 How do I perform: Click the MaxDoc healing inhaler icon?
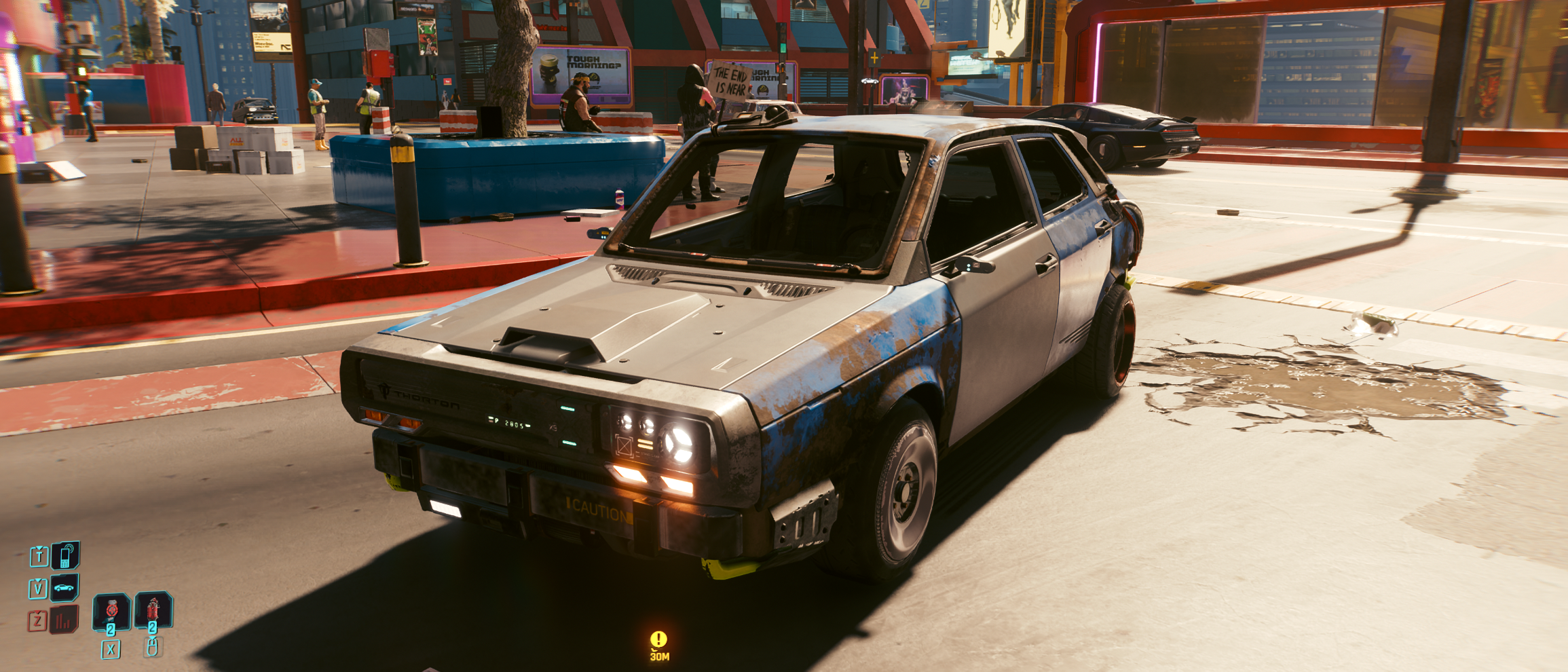[111, 612]
